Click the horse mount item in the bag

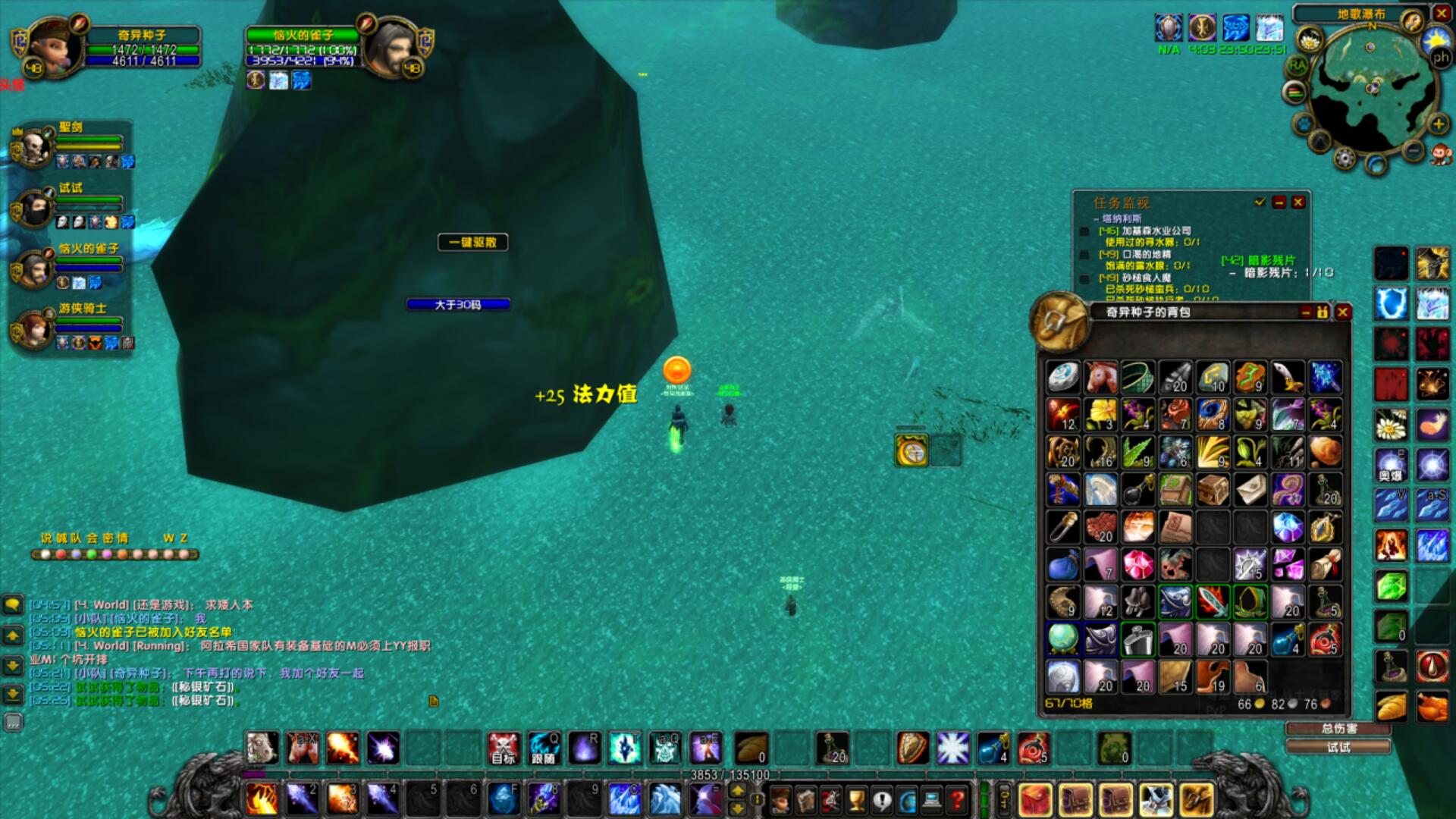1100,376
